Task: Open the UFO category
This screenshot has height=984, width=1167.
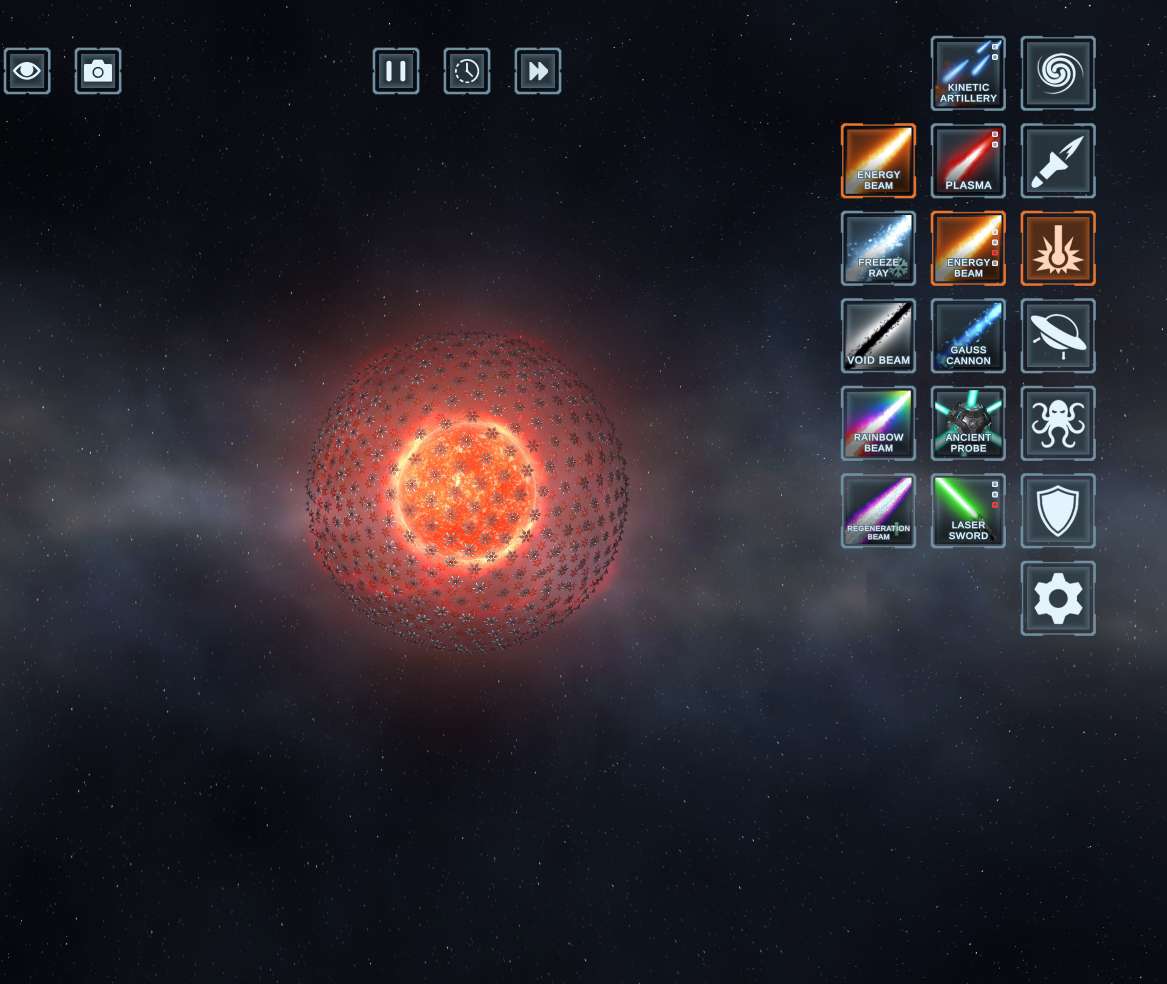Action: (1058, 335)
